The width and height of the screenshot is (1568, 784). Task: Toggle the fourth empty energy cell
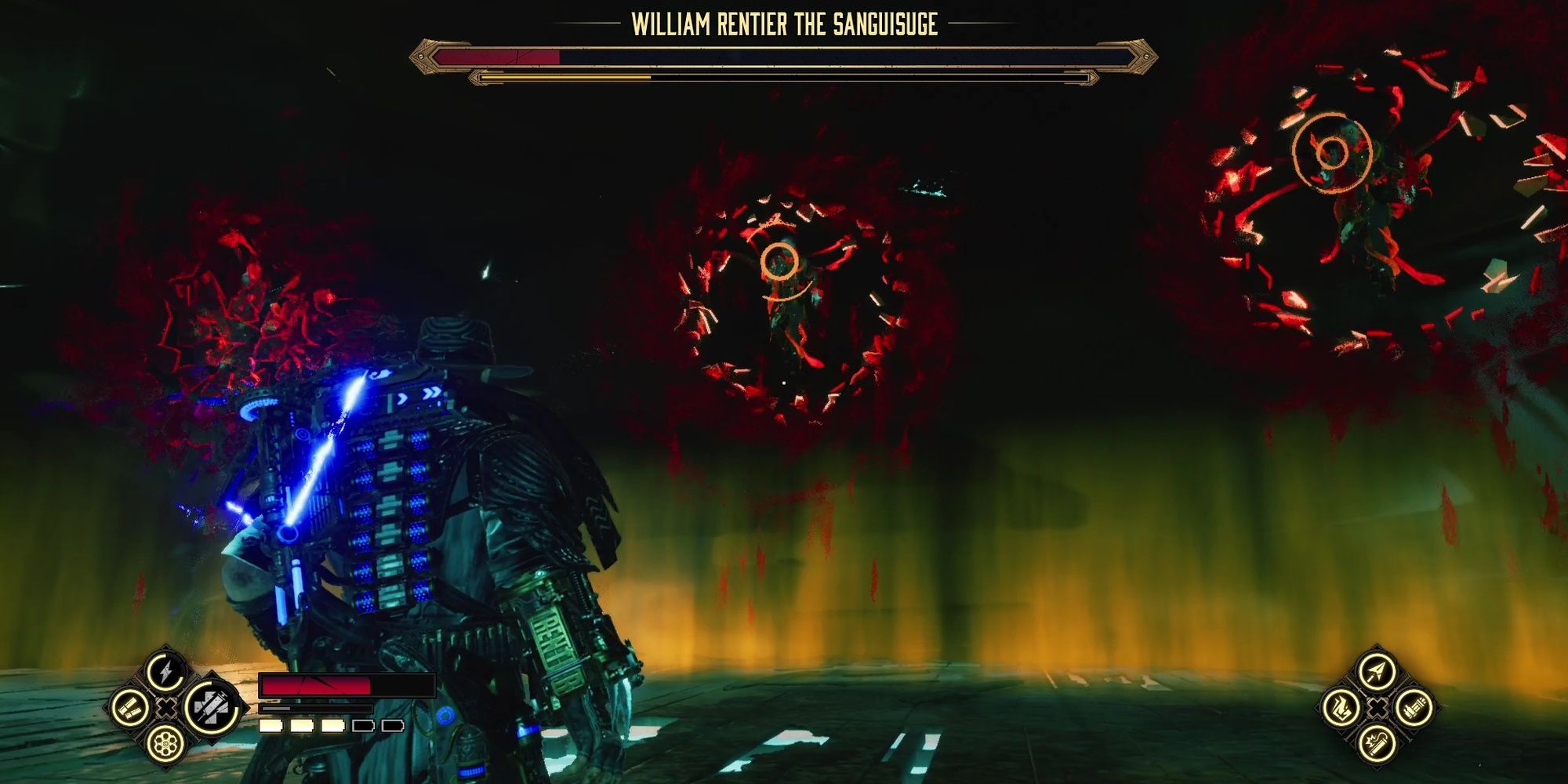click(363, 728)
